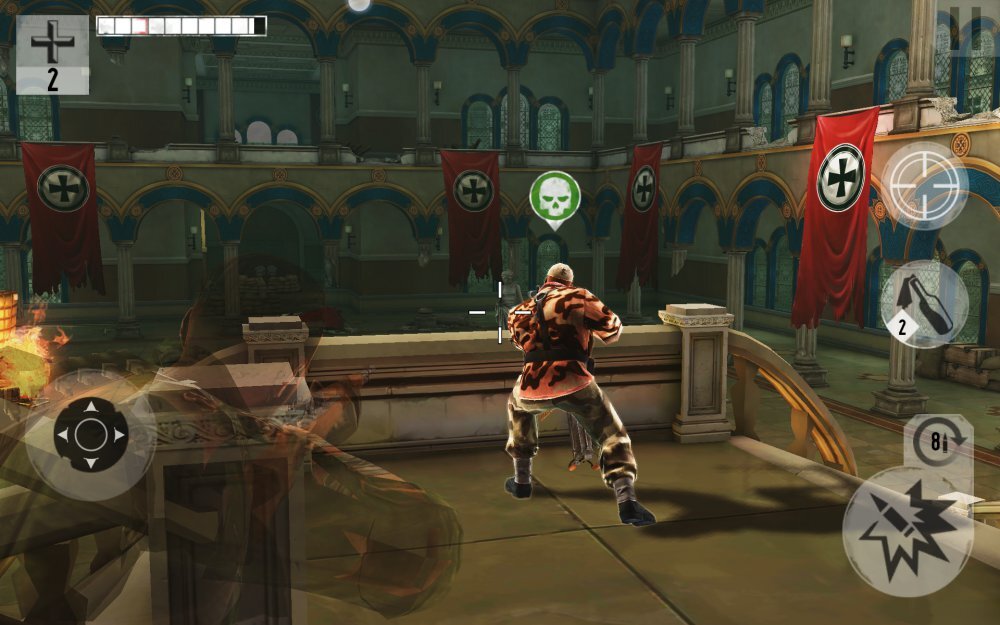Throw a molotov cocktail
The width and height of the screenshot is (1000, 625).
point(924,303)
